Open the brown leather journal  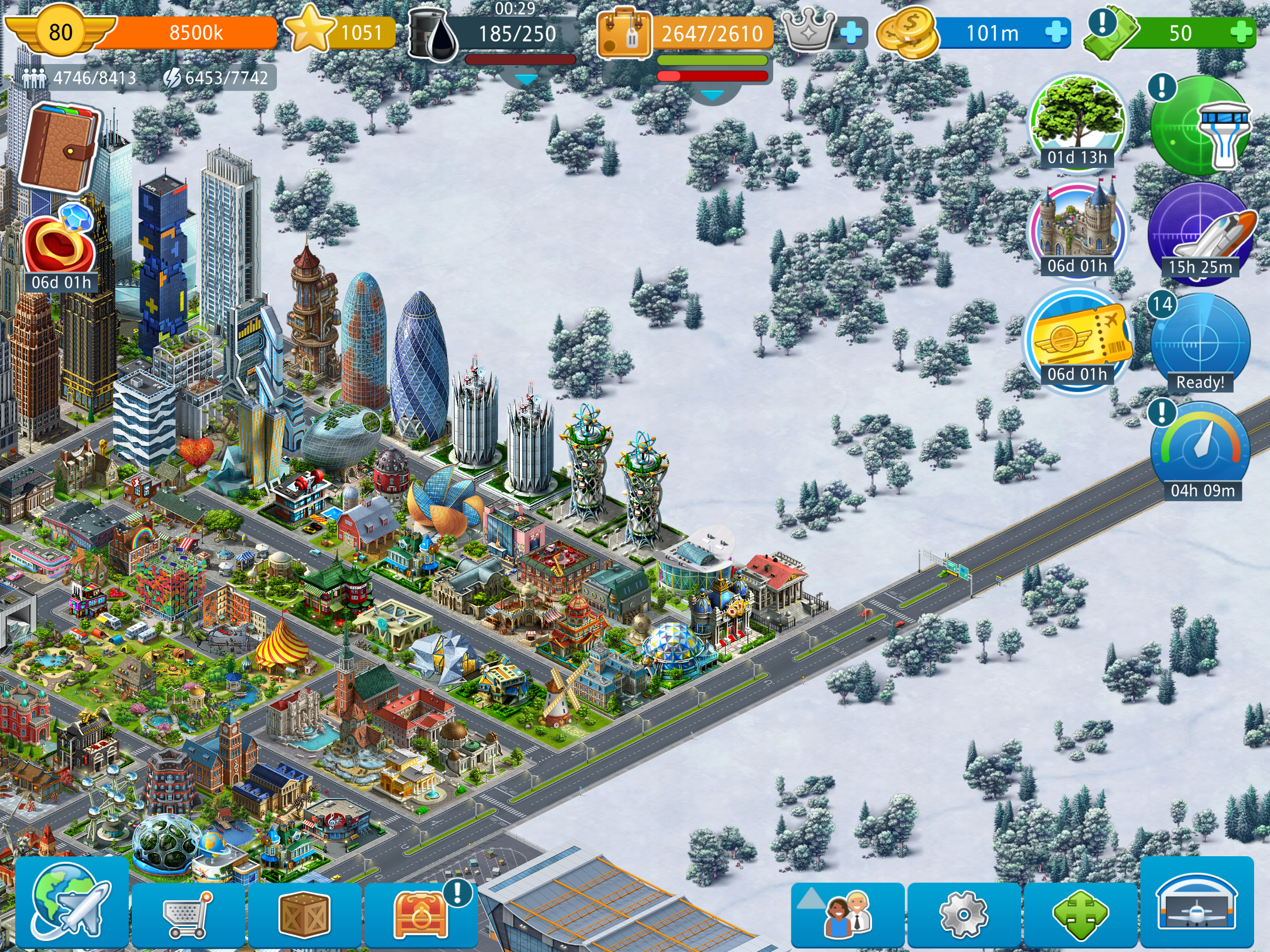pos(59,147)
